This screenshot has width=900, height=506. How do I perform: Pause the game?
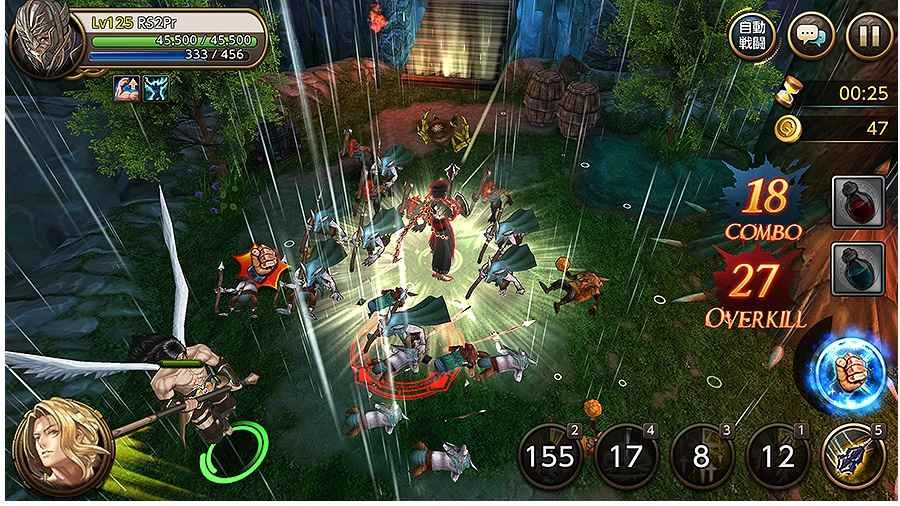[868, 36]
